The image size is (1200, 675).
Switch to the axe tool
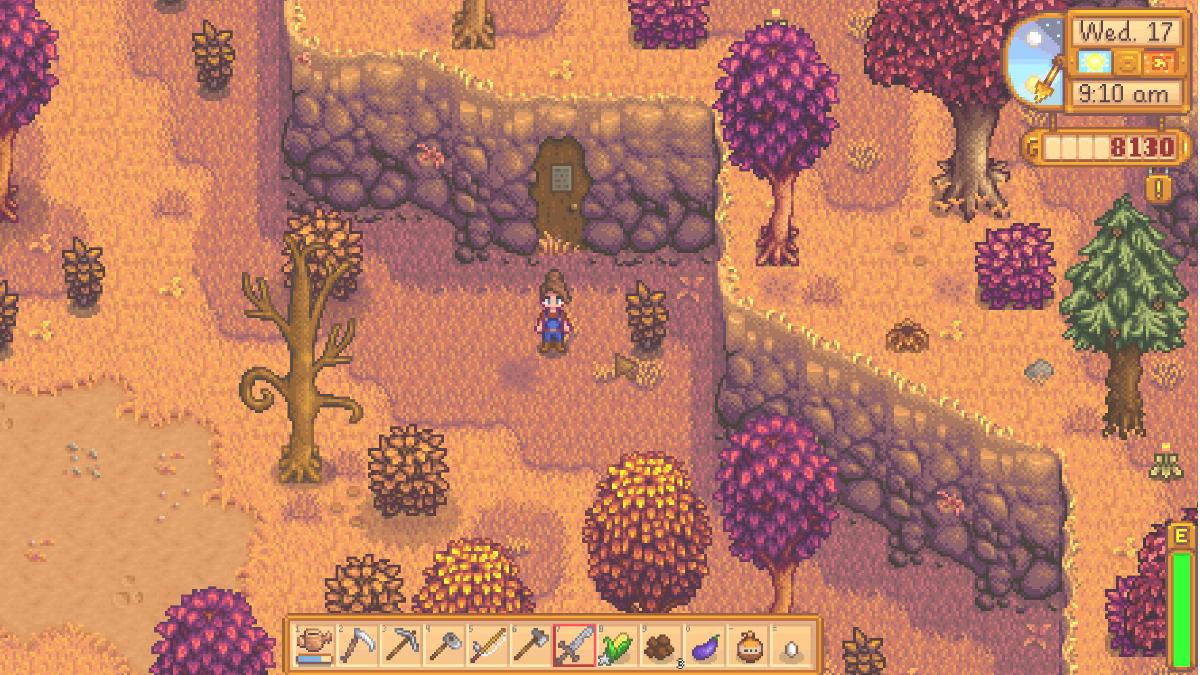pyautogui.click(x=530, y=645)
